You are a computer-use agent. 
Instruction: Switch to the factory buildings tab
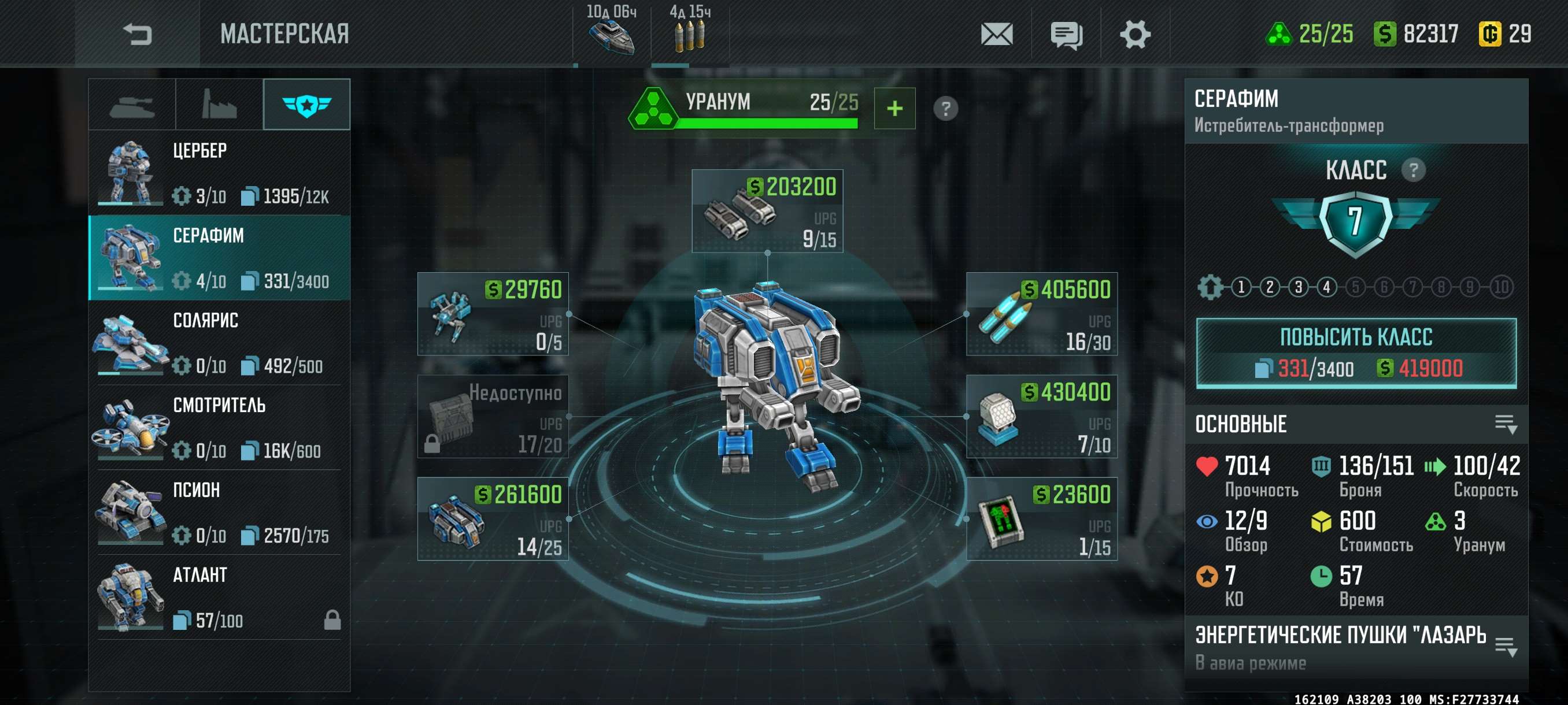click(219, 105)
